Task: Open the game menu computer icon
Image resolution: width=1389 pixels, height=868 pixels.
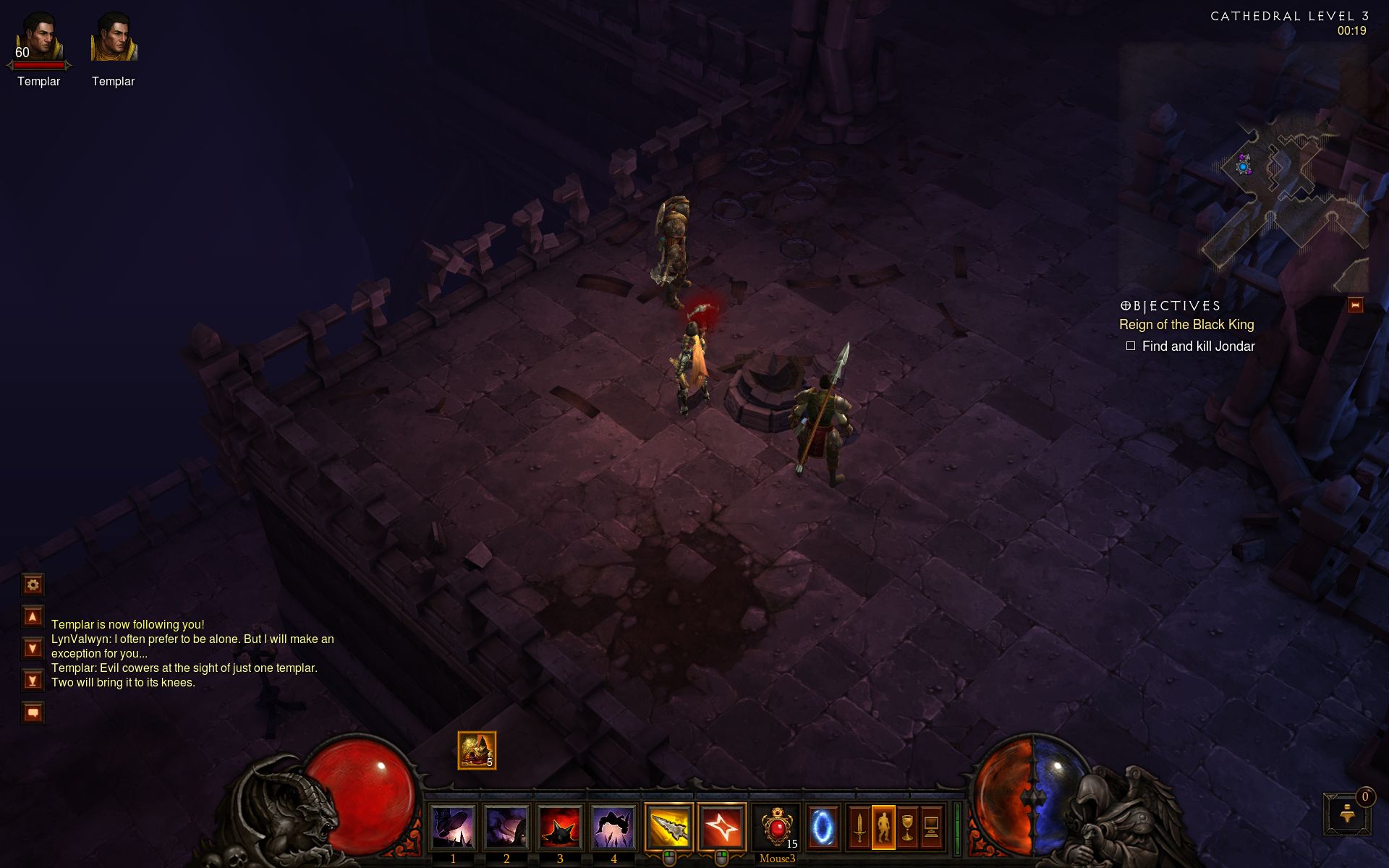Action: [x=931, y=827]
